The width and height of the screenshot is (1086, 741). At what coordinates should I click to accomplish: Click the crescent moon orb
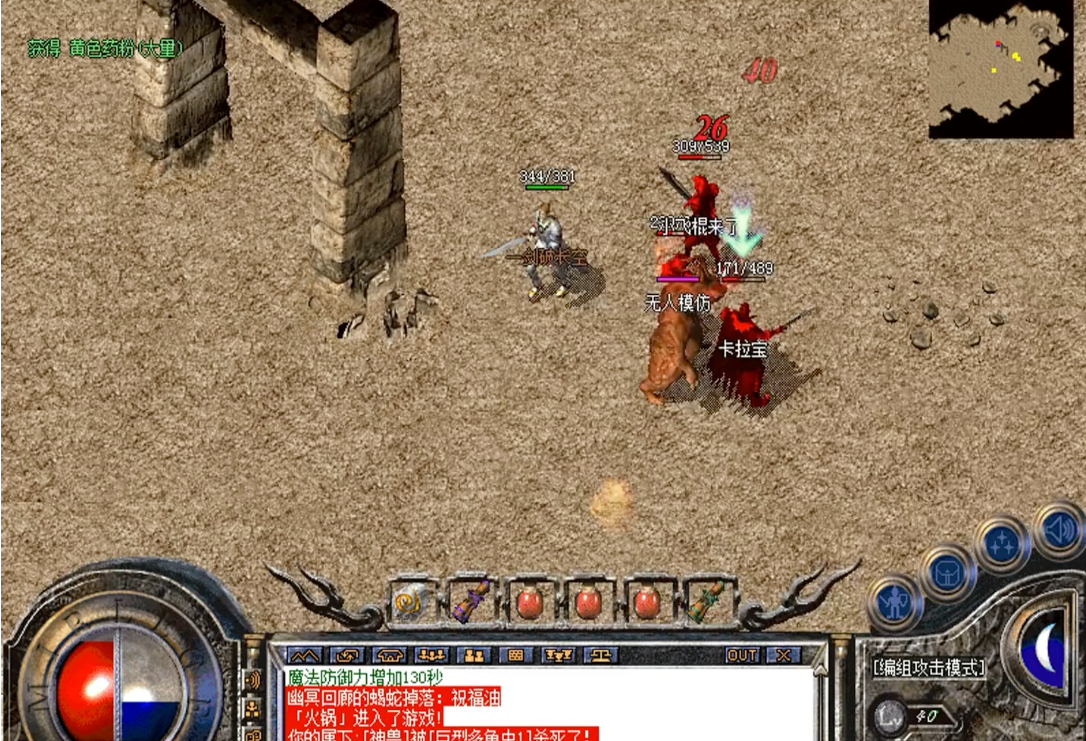pyautogui.click(x=1043, y=651)
